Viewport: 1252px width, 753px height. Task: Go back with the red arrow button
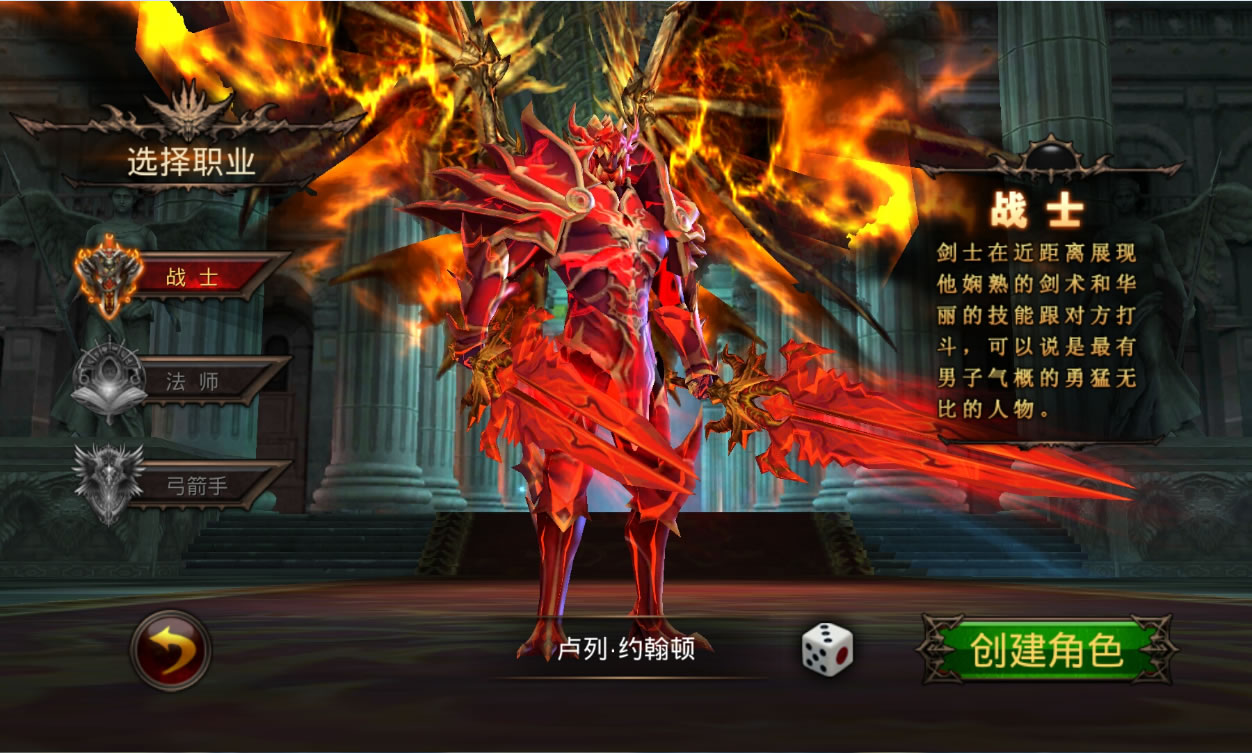point(171,650)
